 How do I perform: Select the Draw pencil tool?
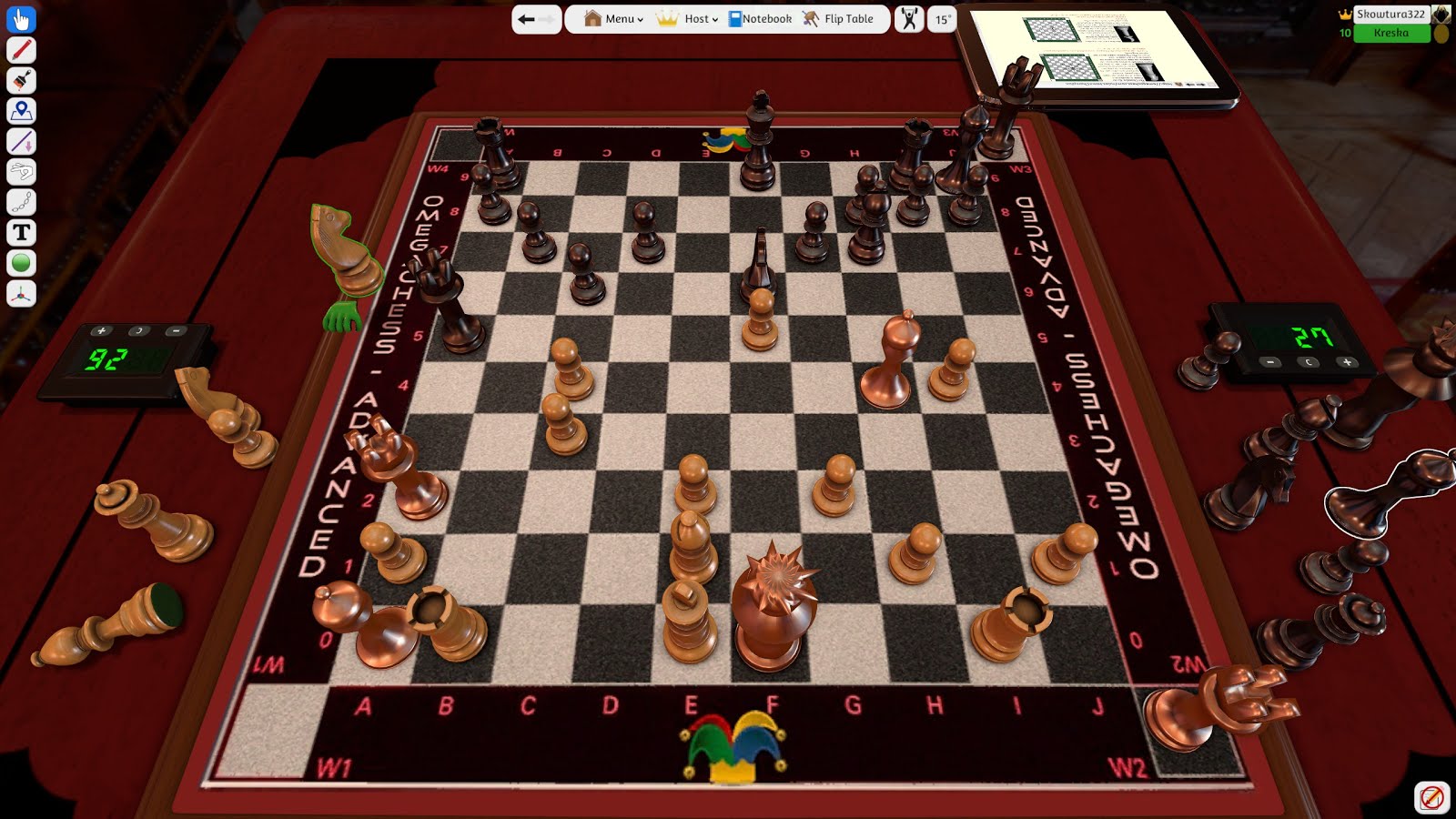pos(20,50)
